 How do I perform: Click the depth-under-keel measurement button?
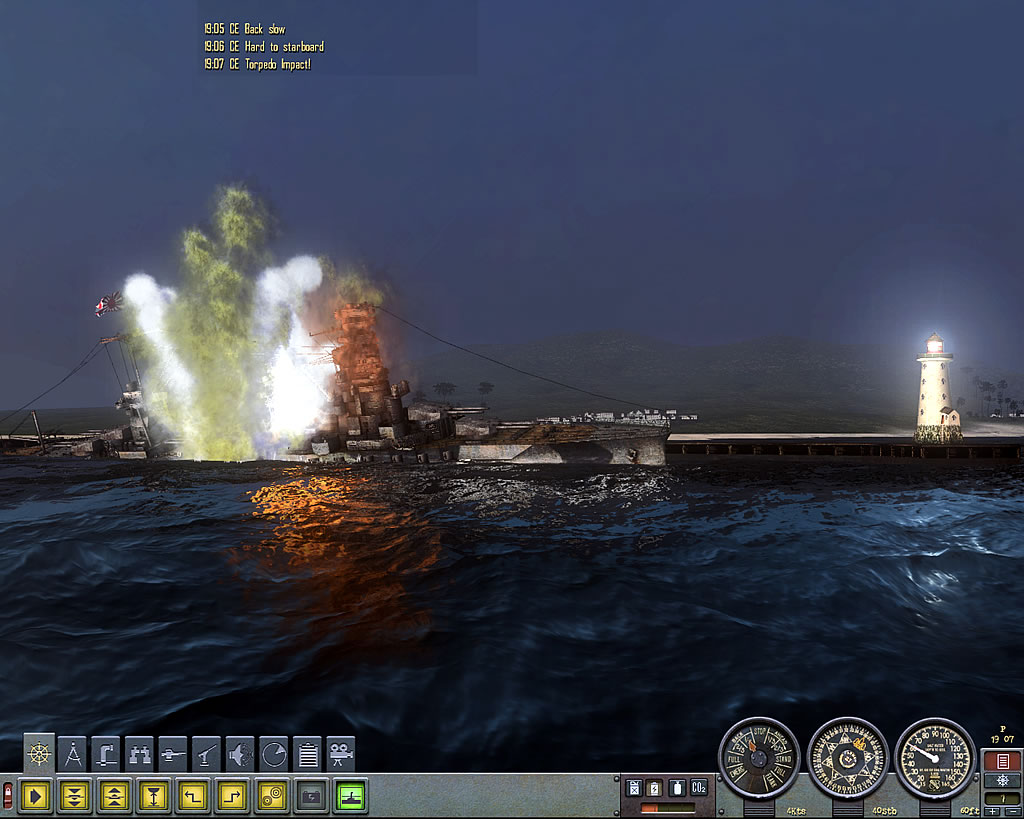click(153, 796)
